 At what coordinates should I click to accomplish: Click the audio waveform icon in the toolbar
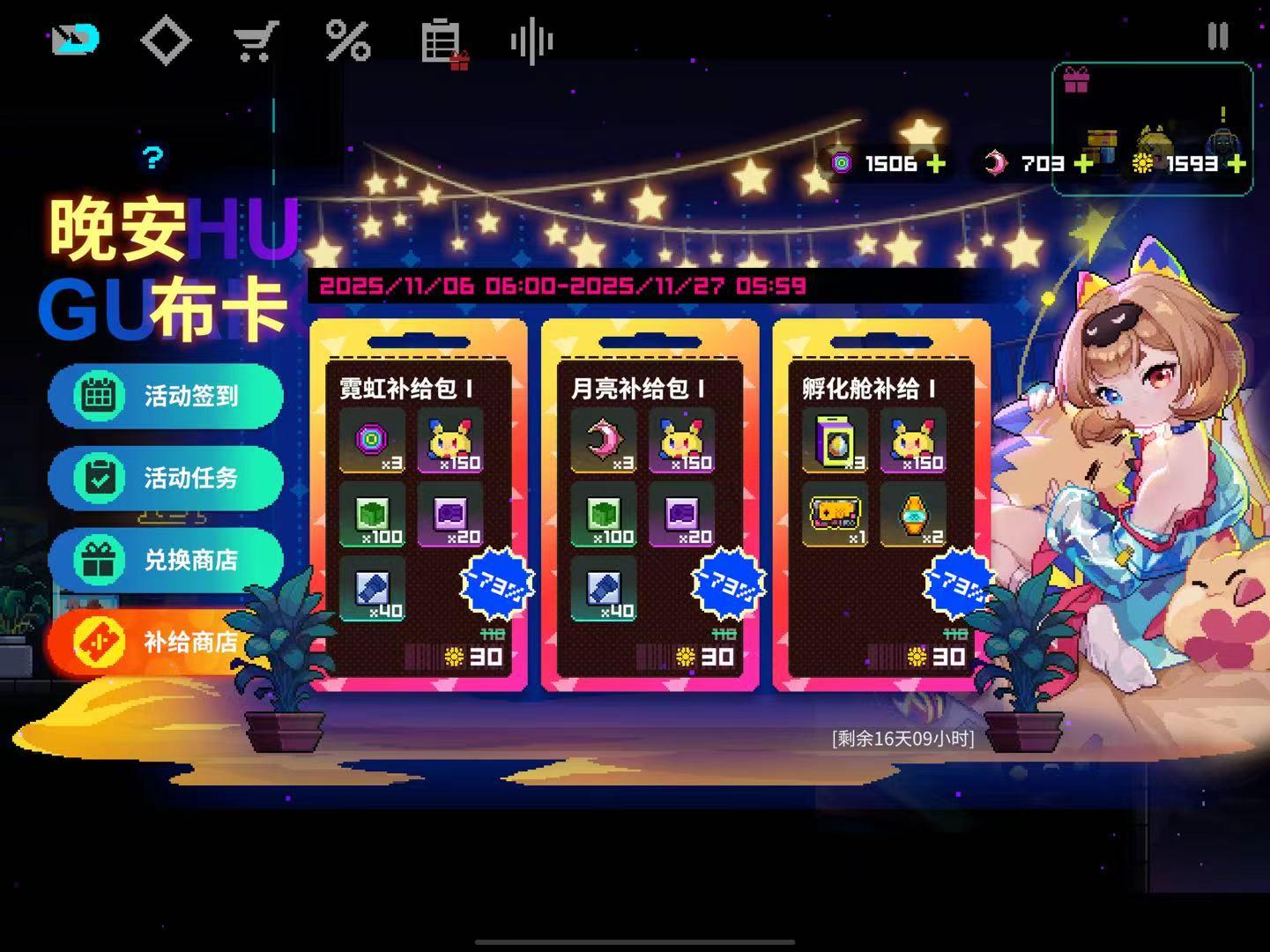[531, 38]
